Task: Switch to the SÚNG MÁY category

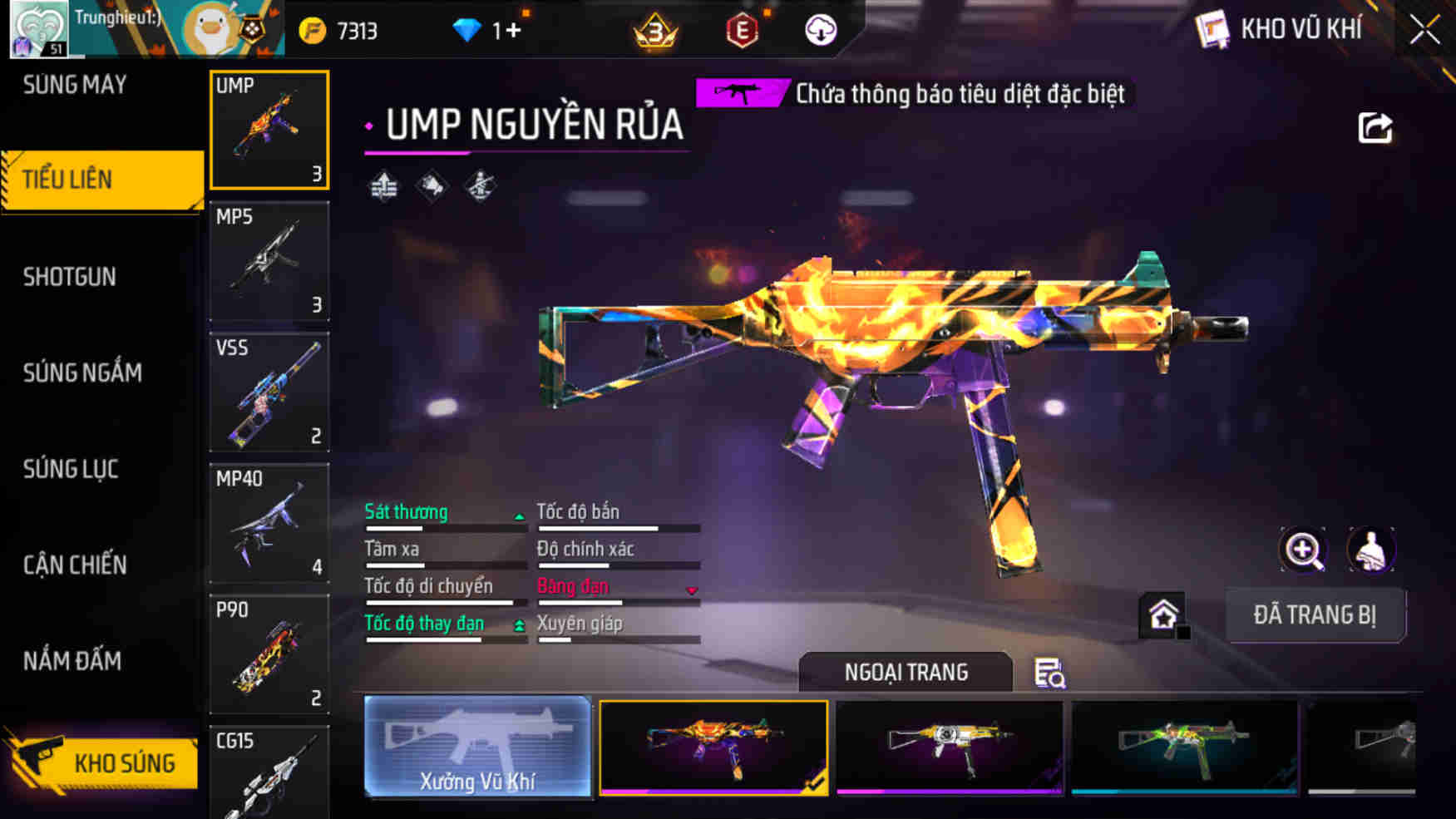Action: (75, 85)
